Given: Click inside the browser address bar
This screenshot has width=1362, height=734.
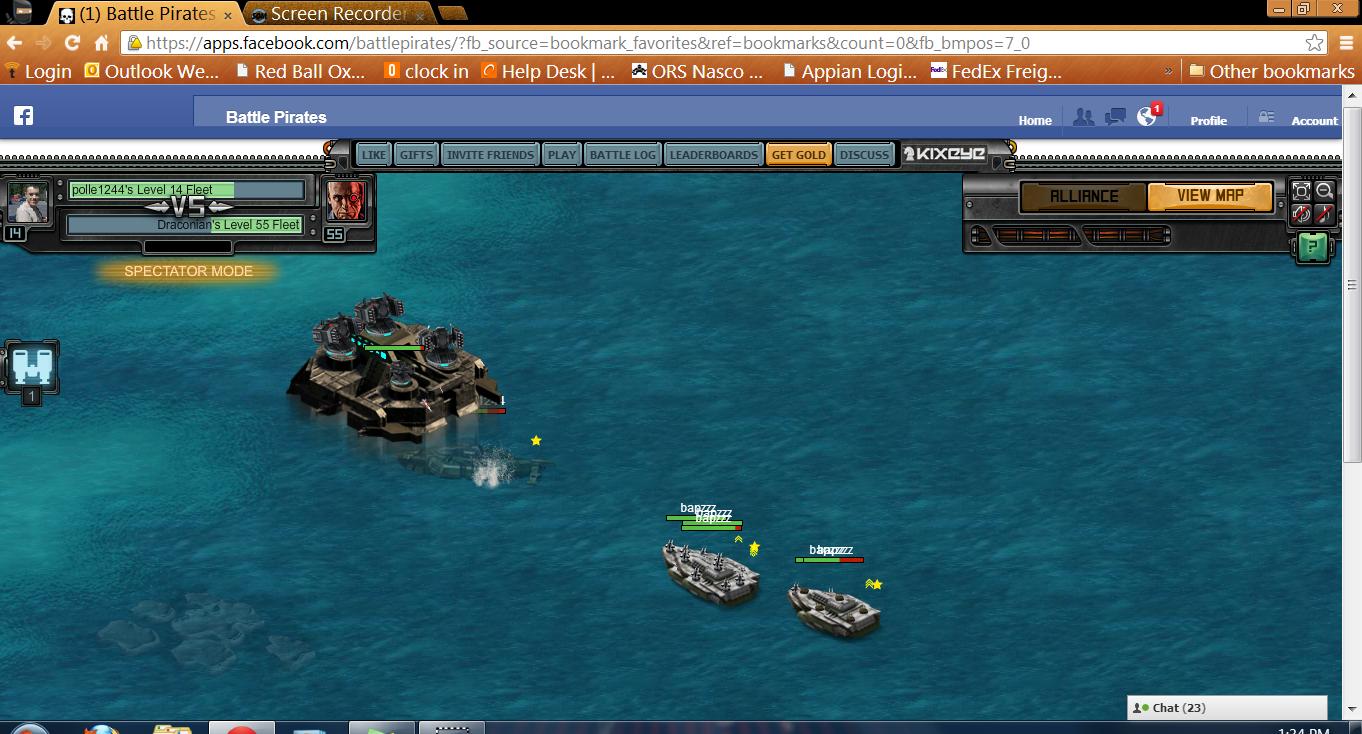Looking at the screenshot, I should (600, 43).
